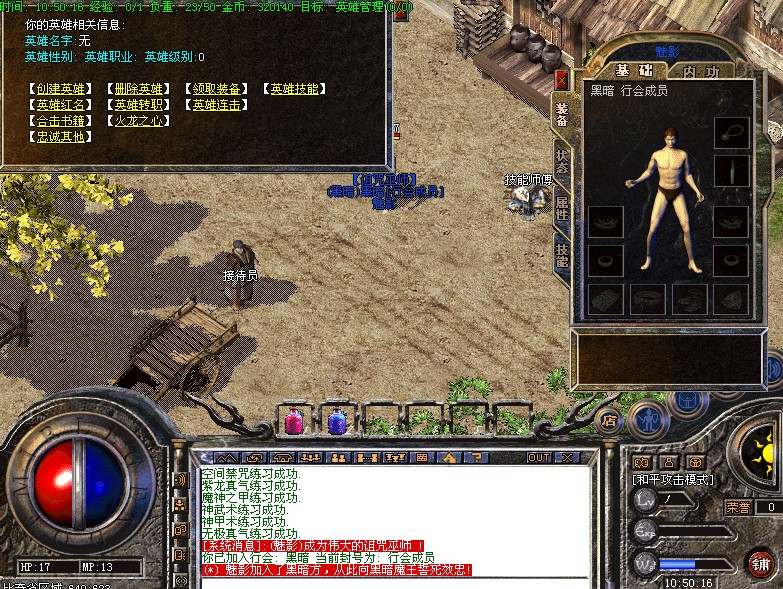
Task: Use the red potion in the hotbar
Action: tap(295, 420)
